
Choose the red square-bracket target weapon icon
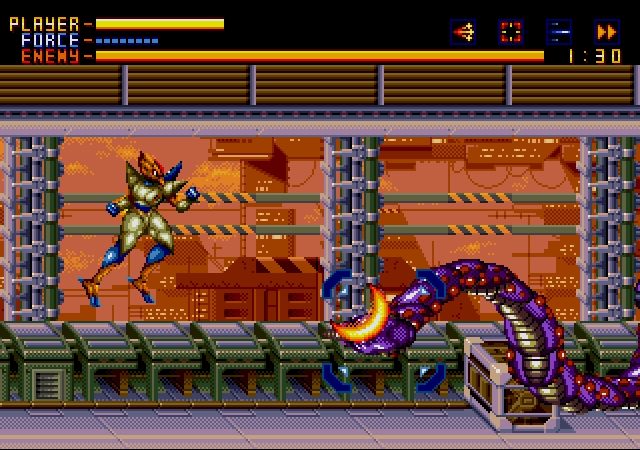point(511,32)
